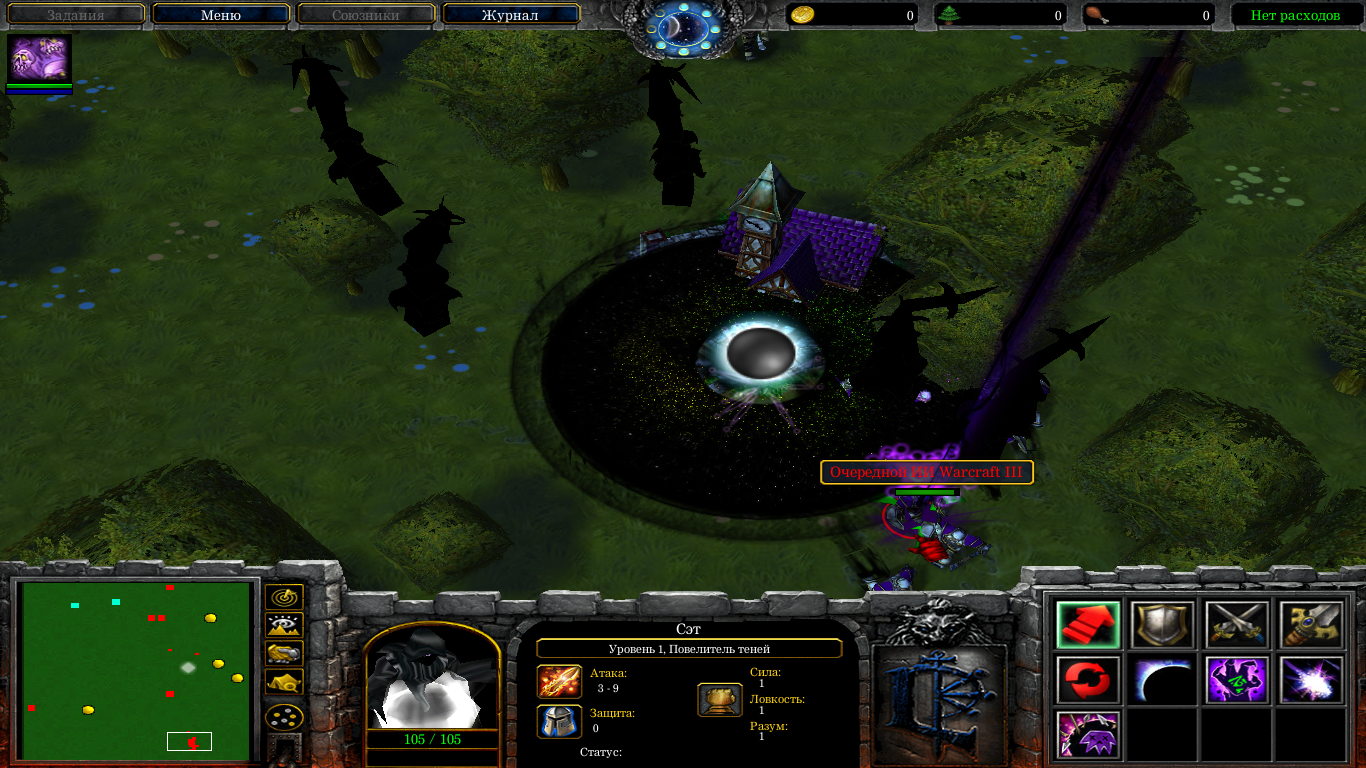This screenshot has height=768, width=1366.
Task: Open the Союзники allies button
Action: [365, 15]
